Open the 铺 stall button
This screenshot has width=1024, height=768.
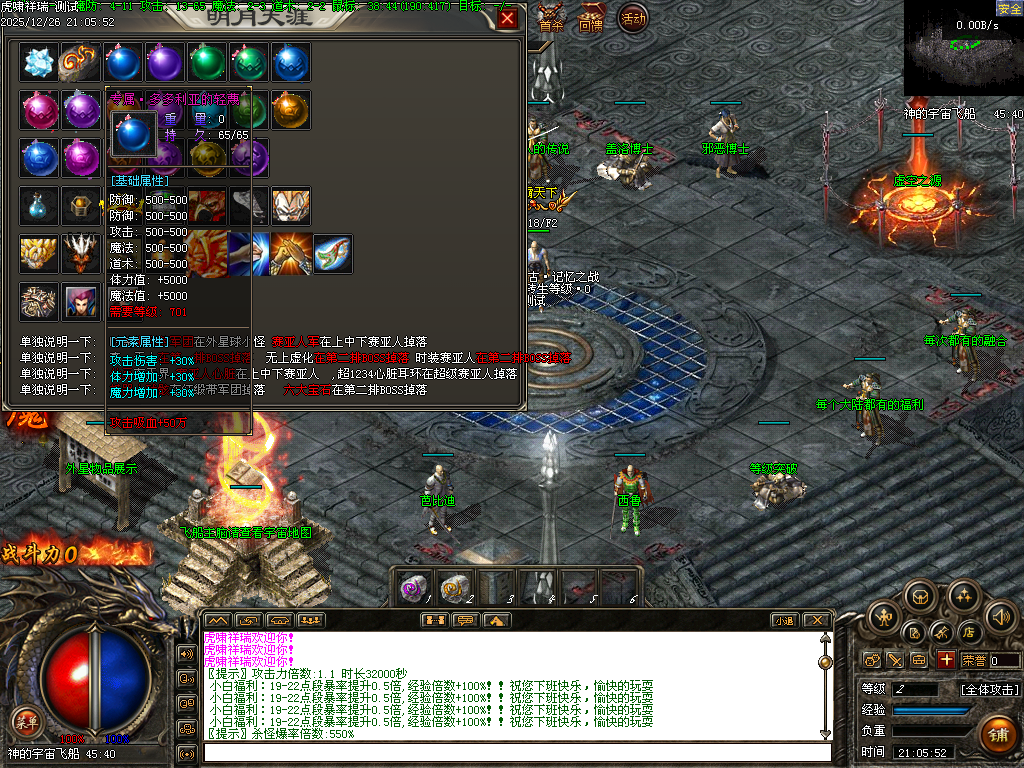(x=996, y=733)
